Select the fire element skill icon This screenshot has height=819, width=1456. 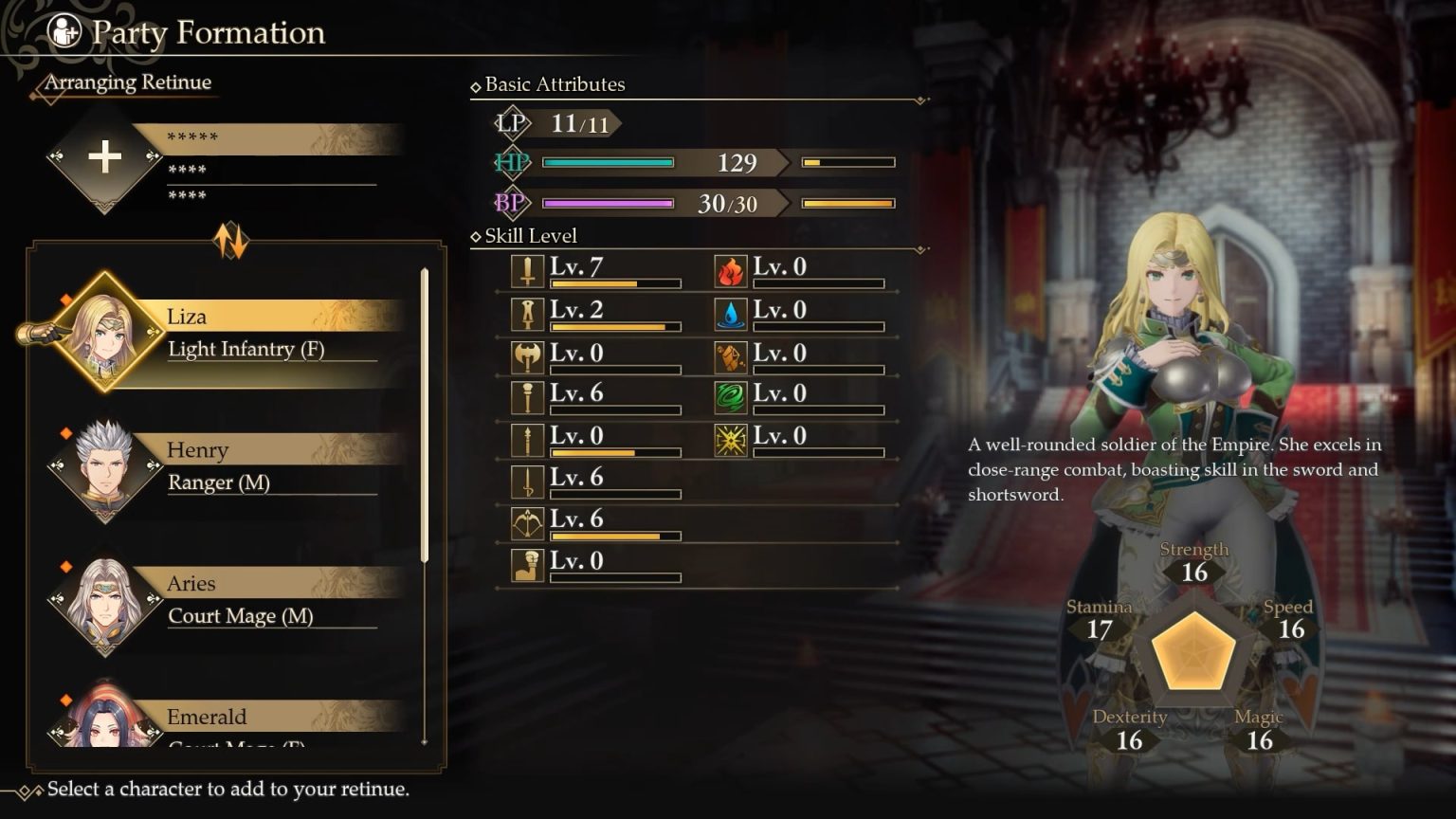coord(730,270)
